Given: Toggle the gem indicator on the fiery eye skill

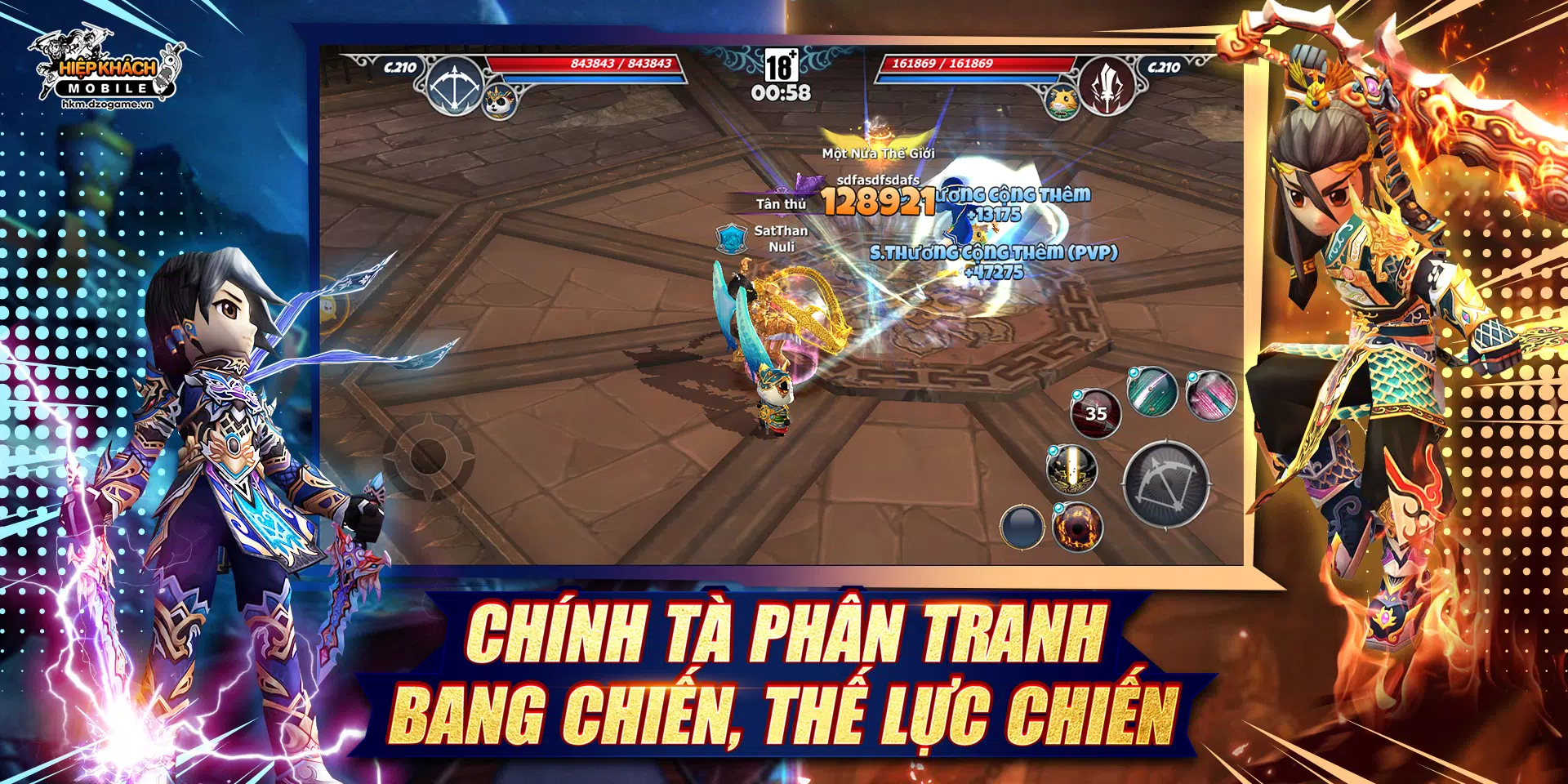Looking at the screenshot, I should coord(1059,506).
